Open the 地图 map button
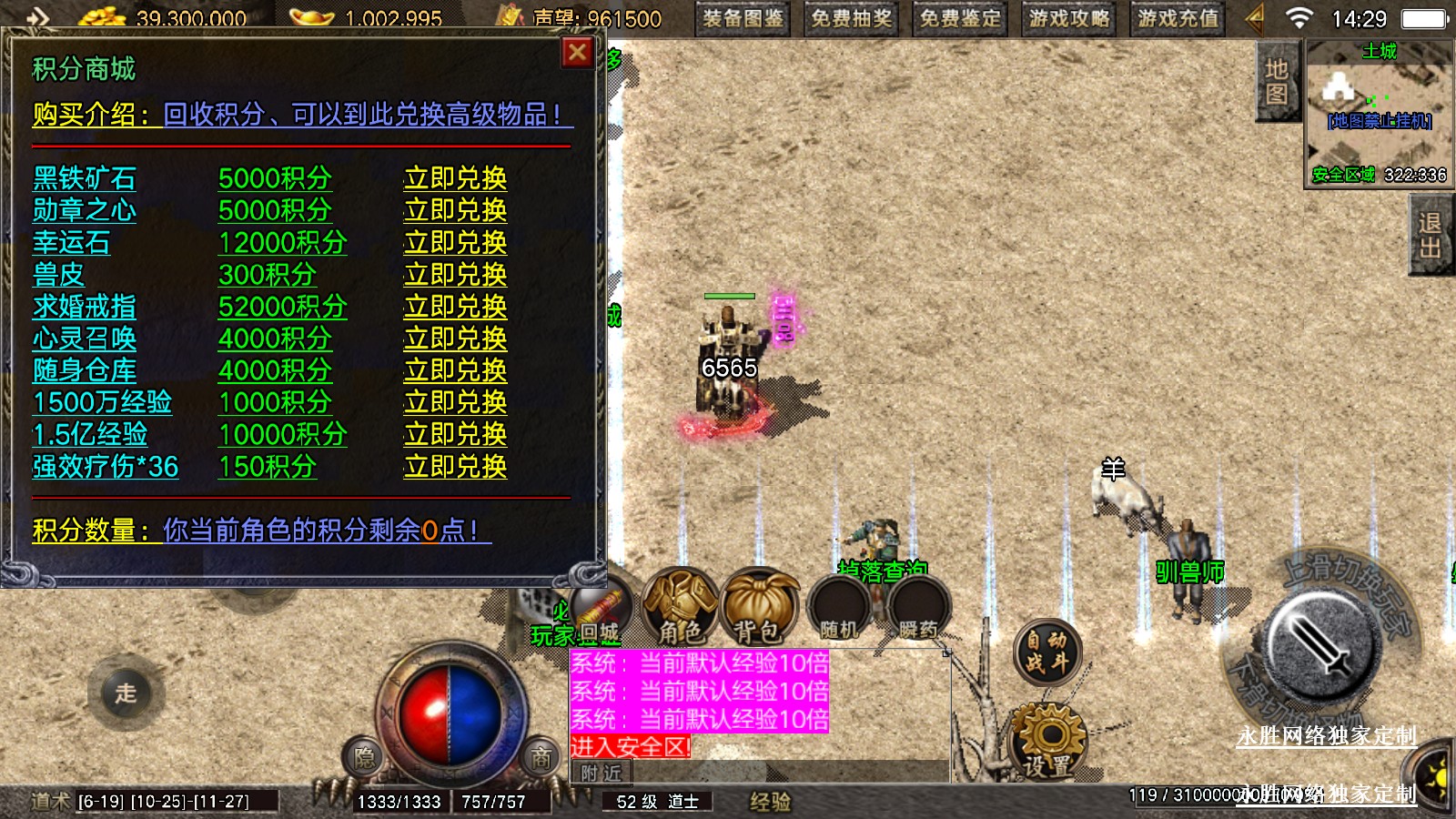Viewport: 1456px width, 819px height. [x=1276, y=82]
